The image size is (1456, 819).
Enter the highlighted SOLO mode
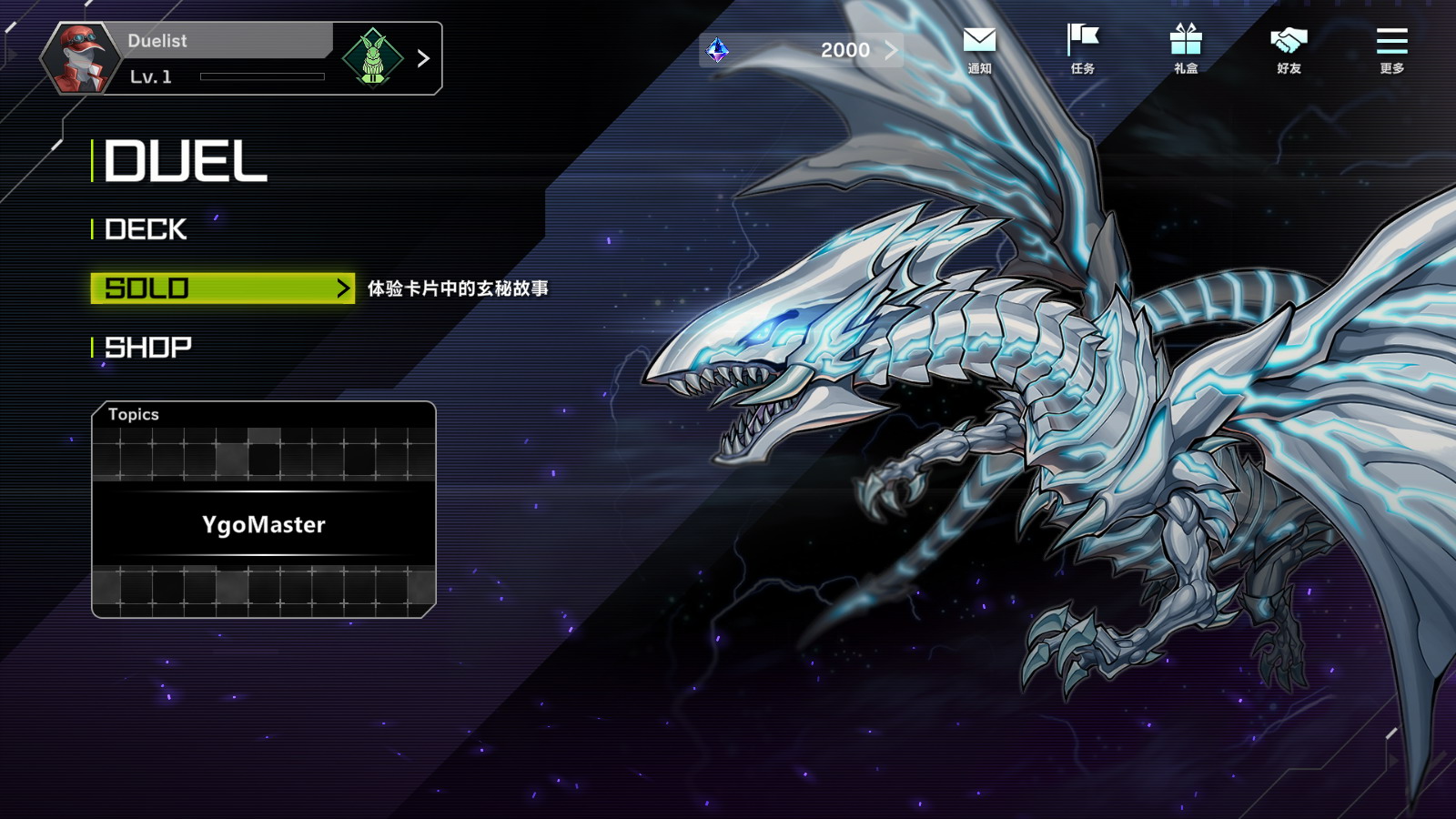222,288
